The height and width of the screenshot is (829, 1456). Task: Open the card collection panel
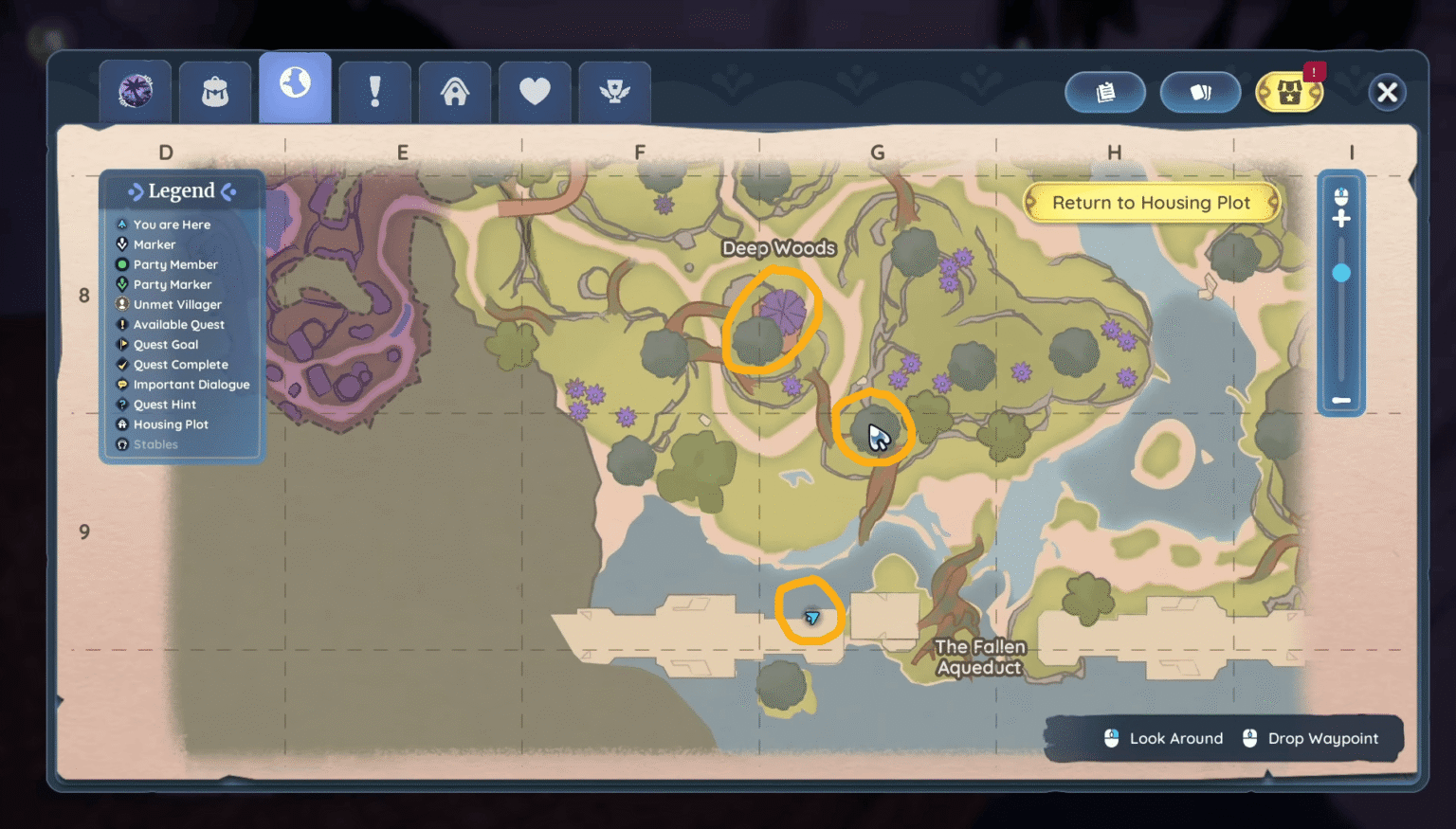1201,92
